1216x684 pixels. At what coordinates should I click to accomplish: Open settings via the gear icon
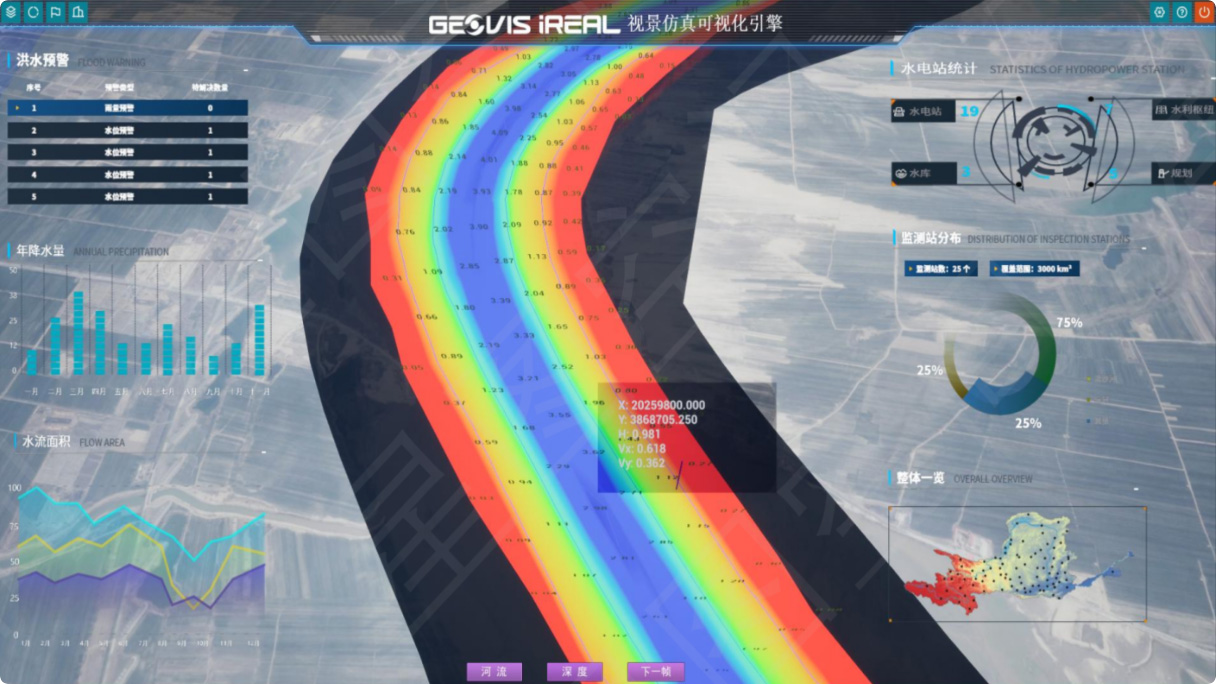[1160, 13]
